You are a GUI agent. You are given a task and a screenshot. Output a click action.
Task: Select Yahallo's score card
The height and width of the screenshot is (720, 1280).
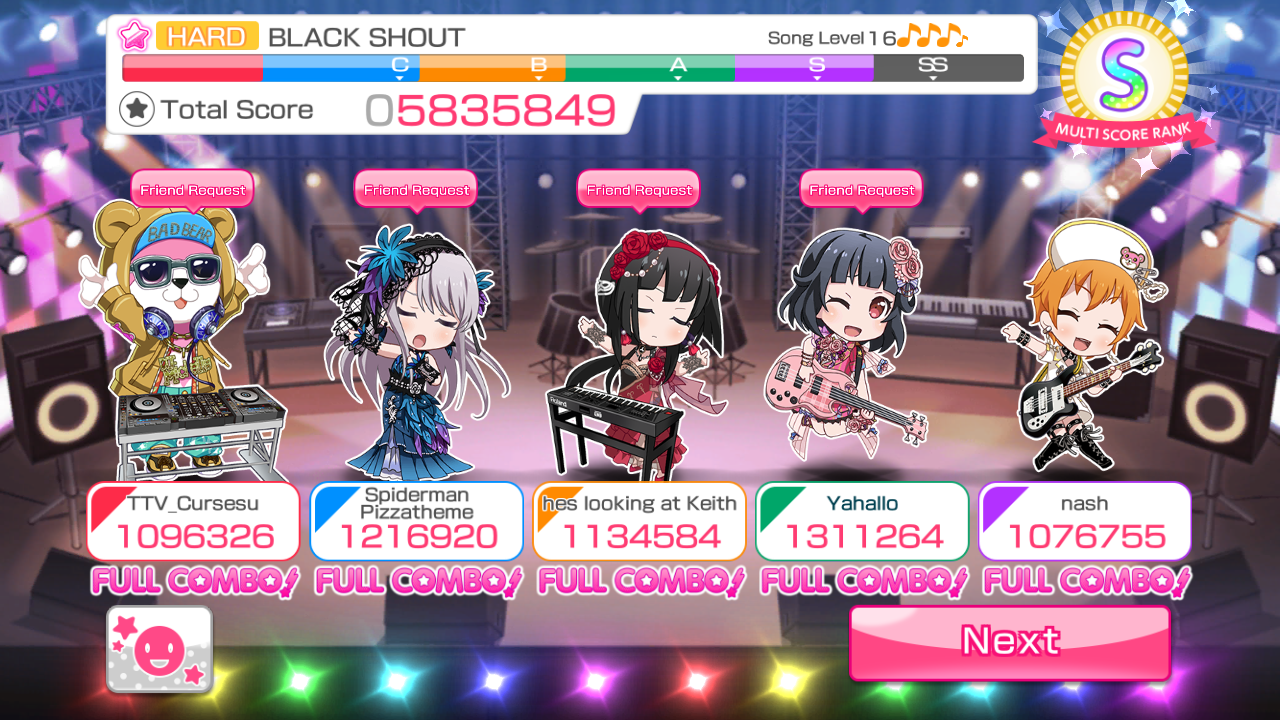click(861, 520)
